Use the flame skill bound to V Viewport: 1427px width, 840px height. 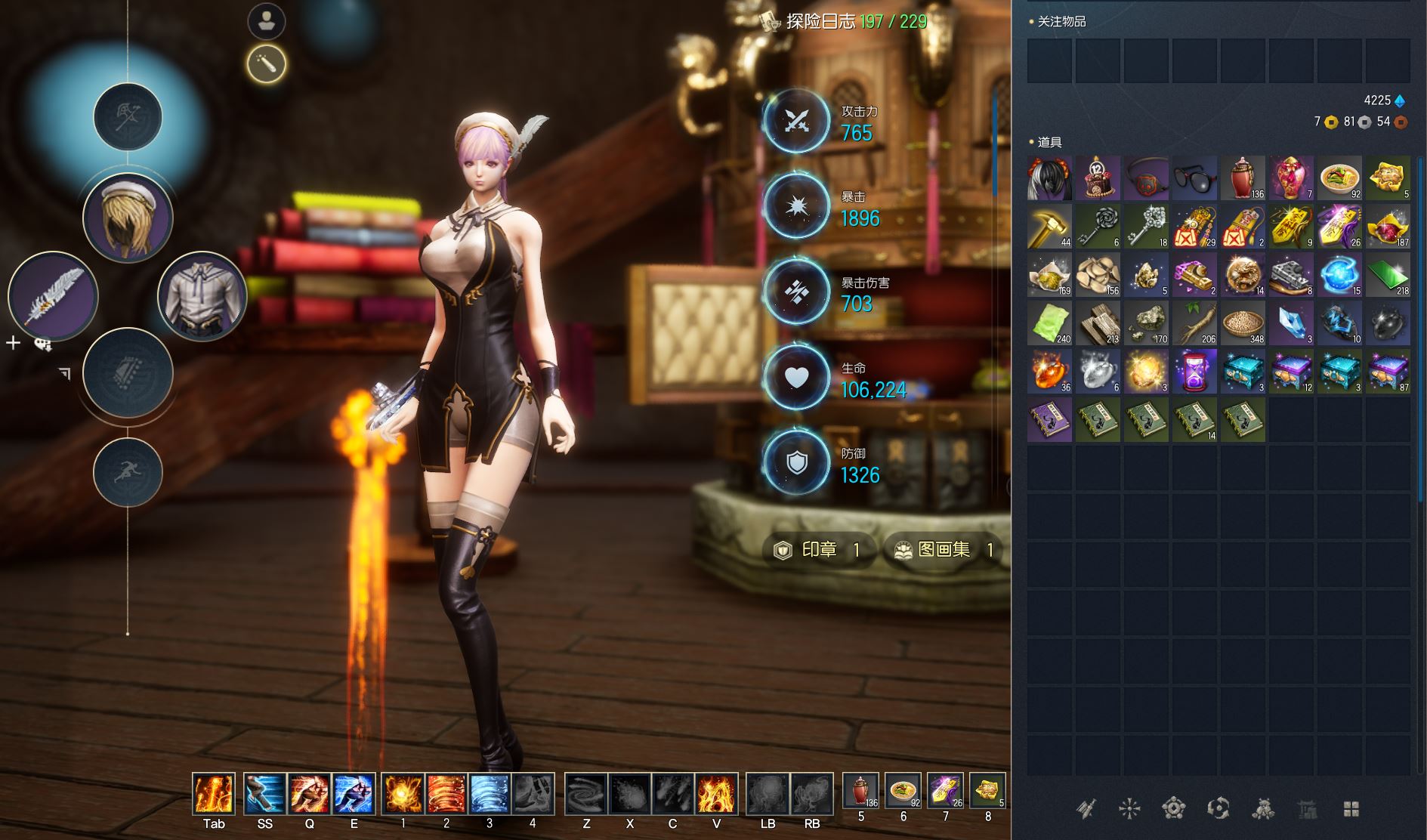click(x=715, y=794)
